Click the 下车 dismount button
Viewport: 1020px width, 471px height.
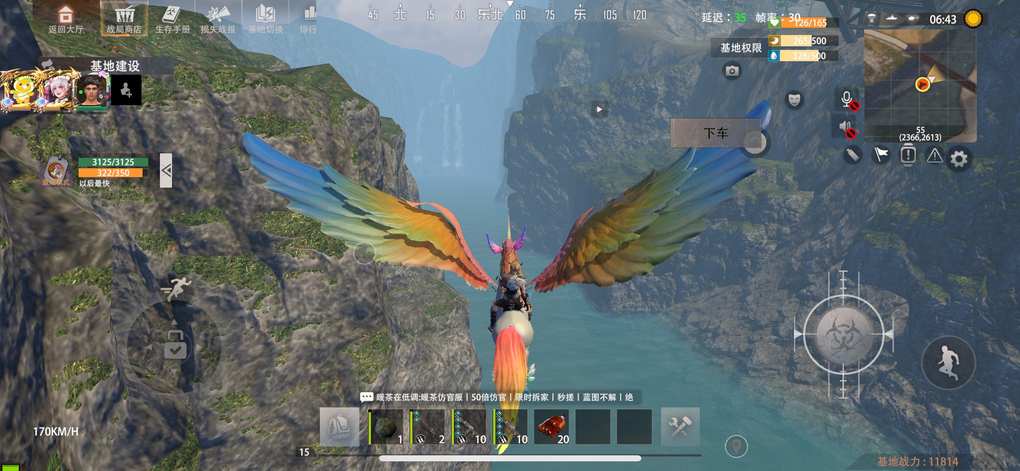click(x=716, y=133)
